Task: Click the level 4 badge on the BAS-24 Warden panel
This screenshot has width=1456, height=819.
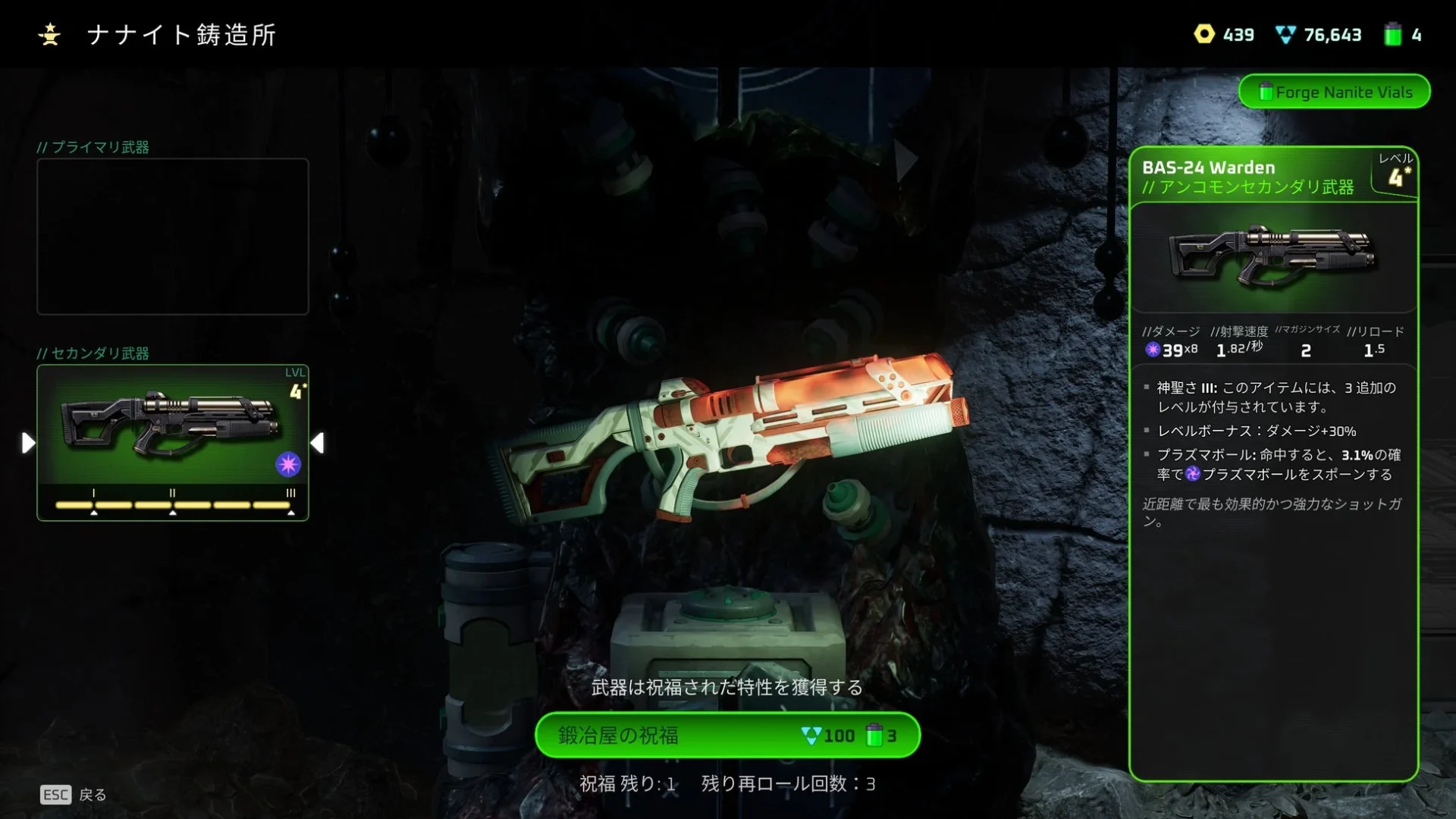Action: (1399, 175)
